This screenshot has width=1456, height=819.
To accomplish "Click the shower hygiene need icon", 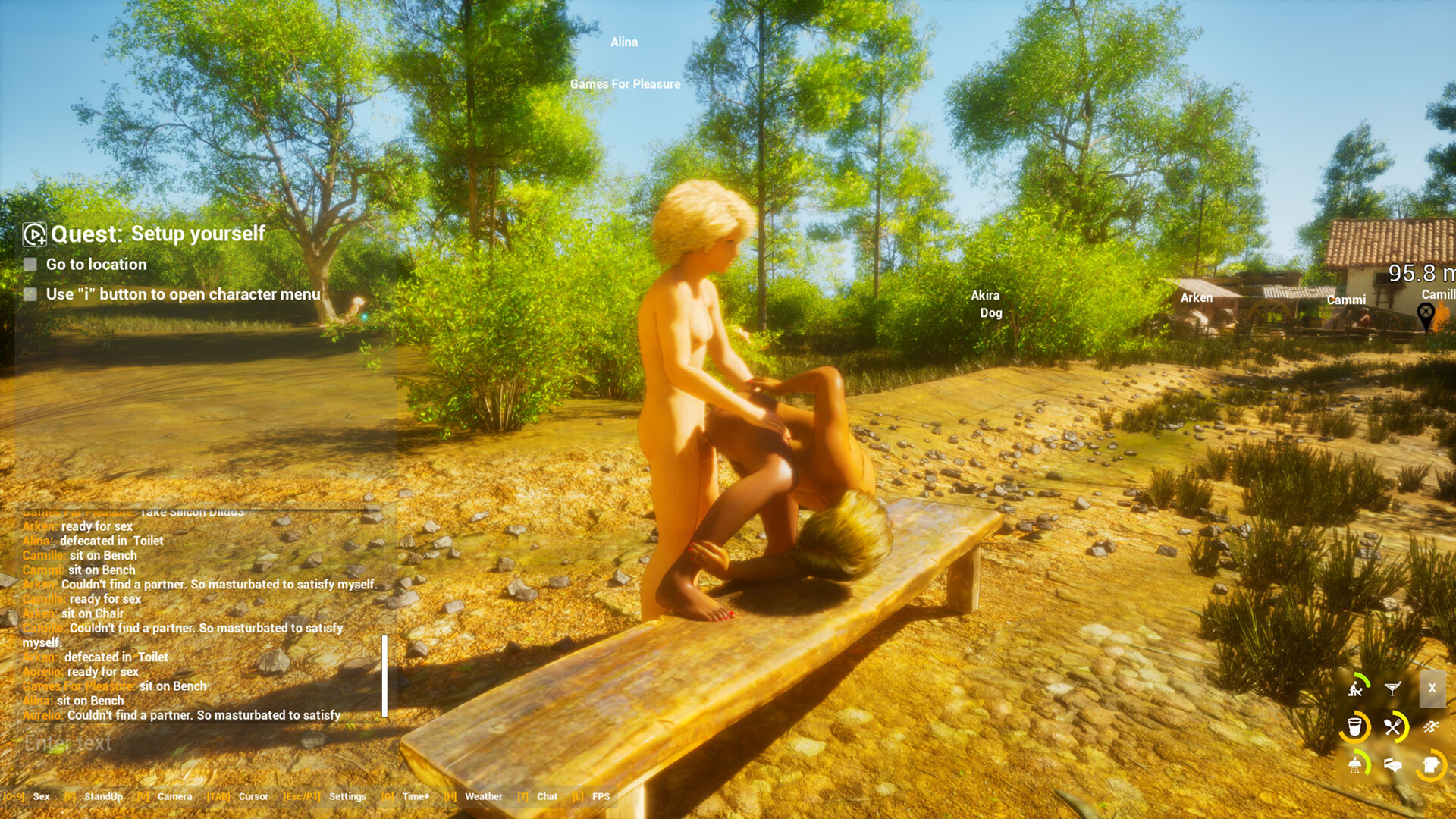I will pos(1355,765).
